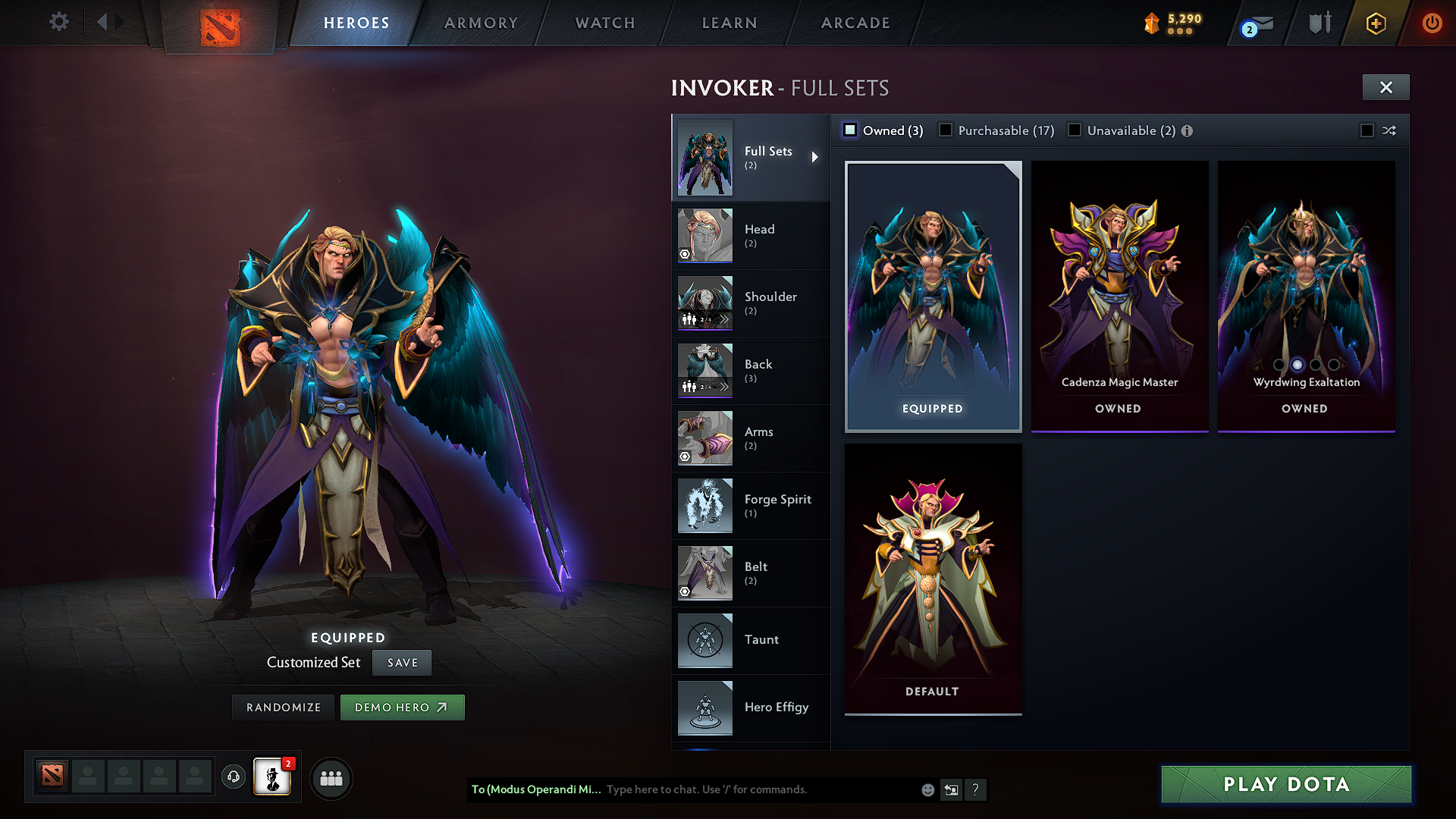This screenshot has height=819, width=1456.
Task: Open the Watch tab
Action: (604, 23)
